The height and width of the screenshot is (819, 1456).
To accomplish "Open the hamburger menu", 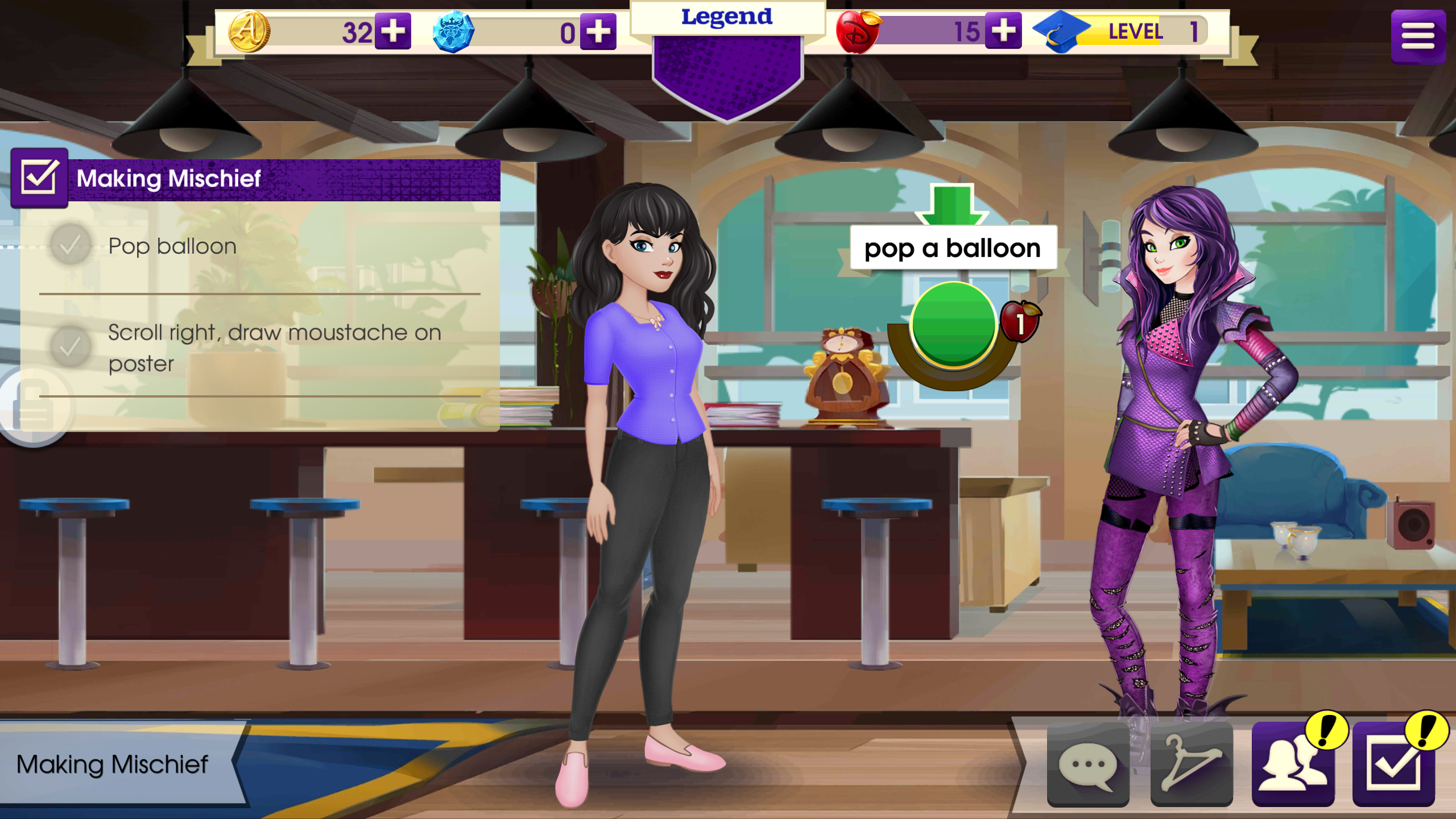I will tap(1417, 36).
